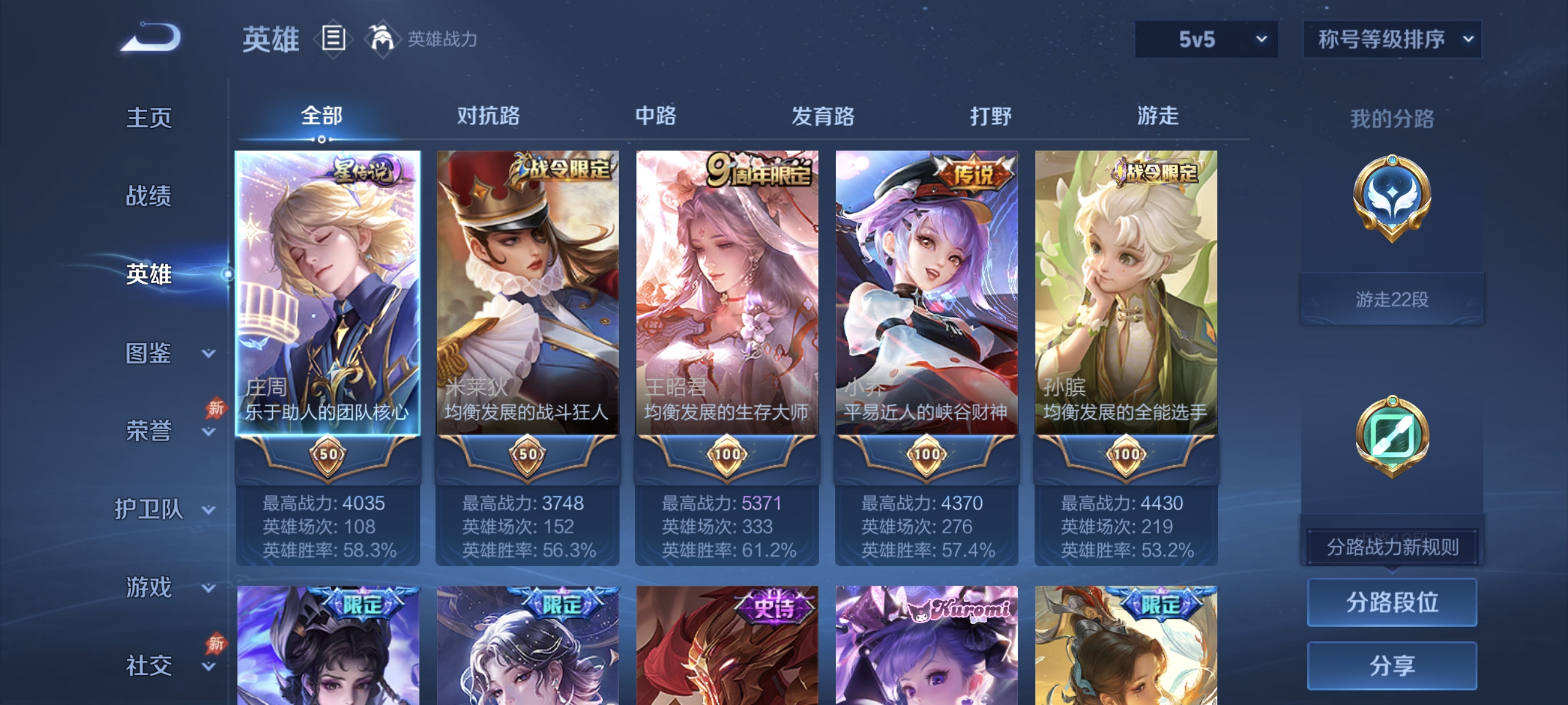The height and width of the screenshot is (705, 1568).
Task: Switch to the 中路 mid lane tab
Action: point(657,116)
